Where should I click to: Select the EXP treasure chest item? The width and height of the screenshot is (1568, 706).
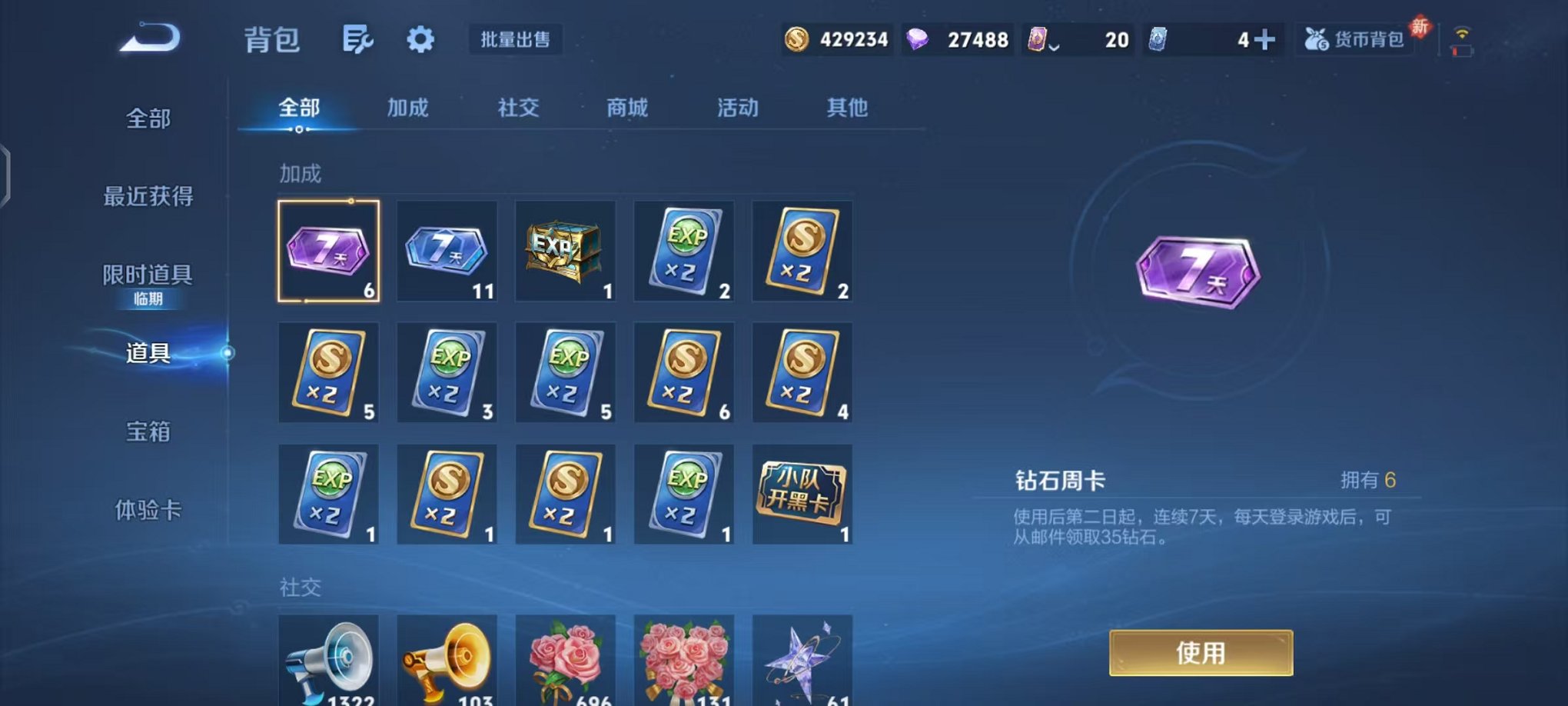(565, 250)
